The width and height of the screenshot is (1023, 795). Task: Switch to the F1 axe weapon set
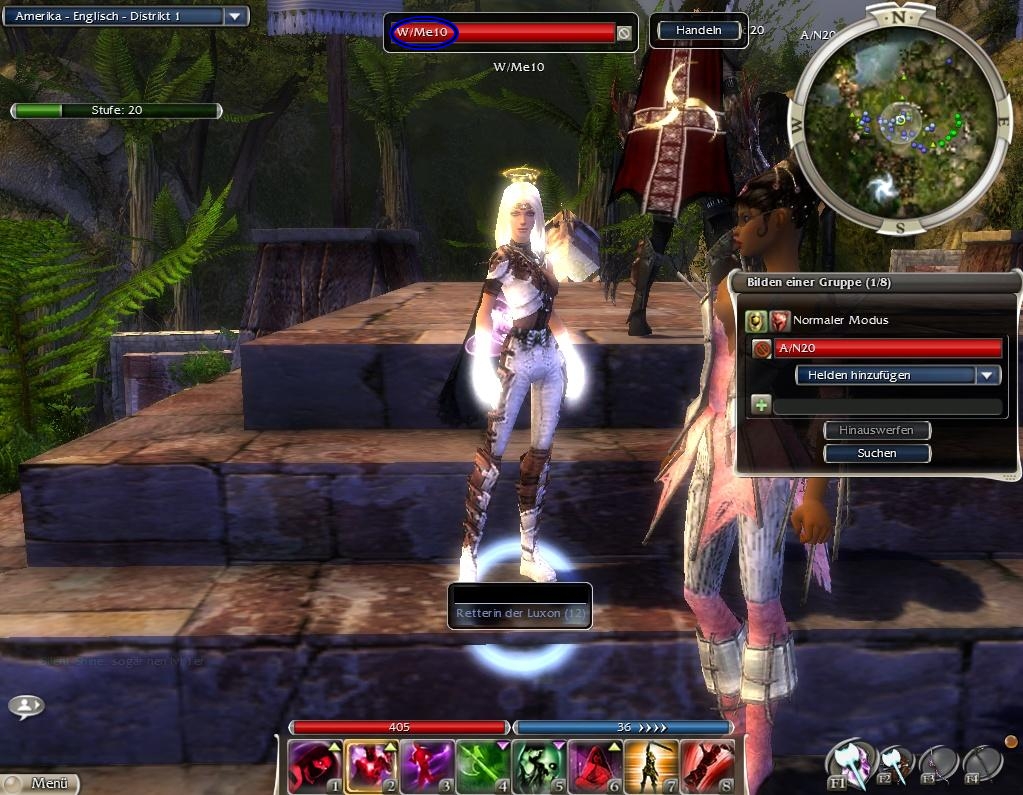[x=847, y=765]
